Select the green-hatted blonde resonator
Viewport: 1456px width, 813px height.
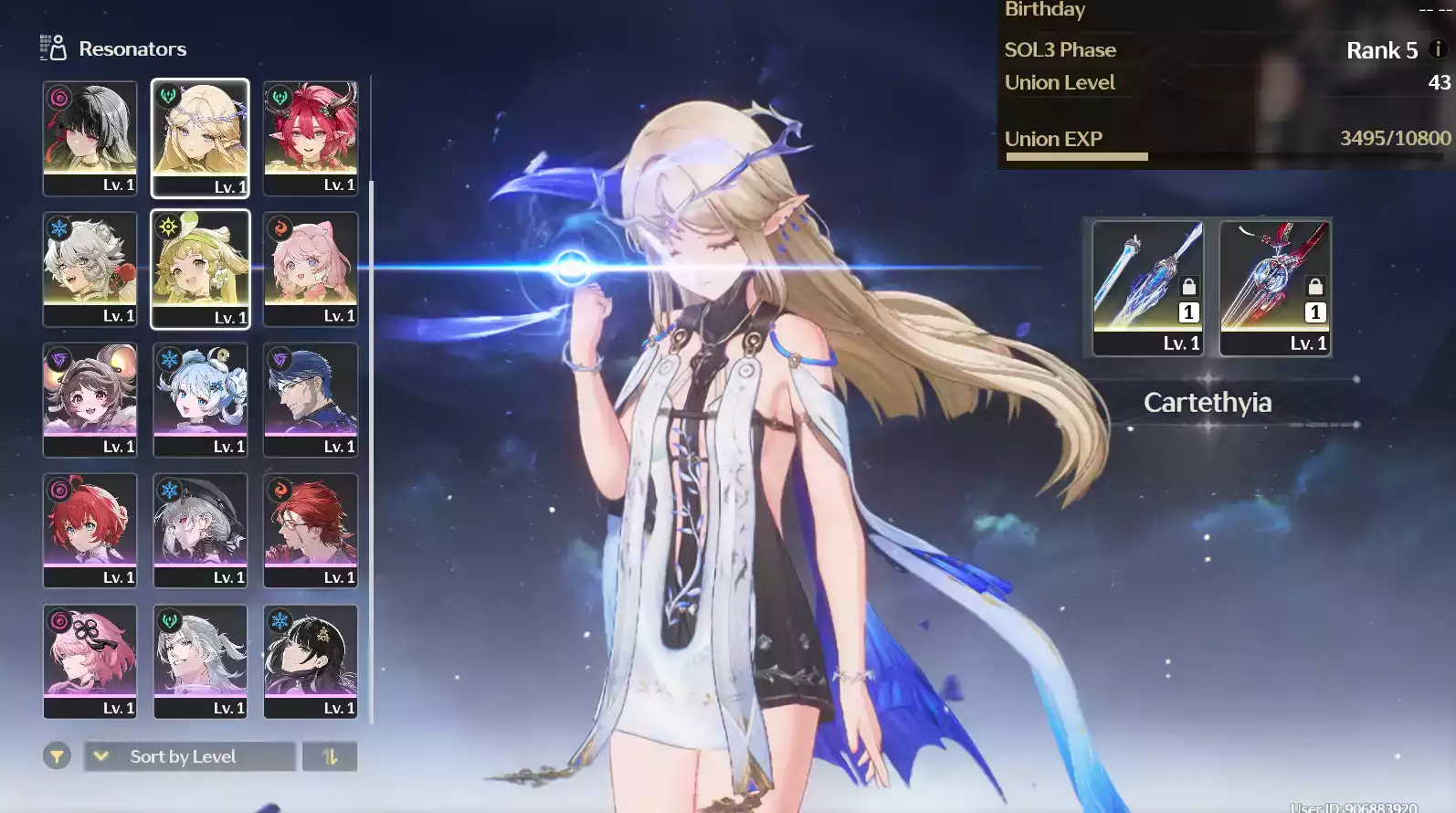200,269
